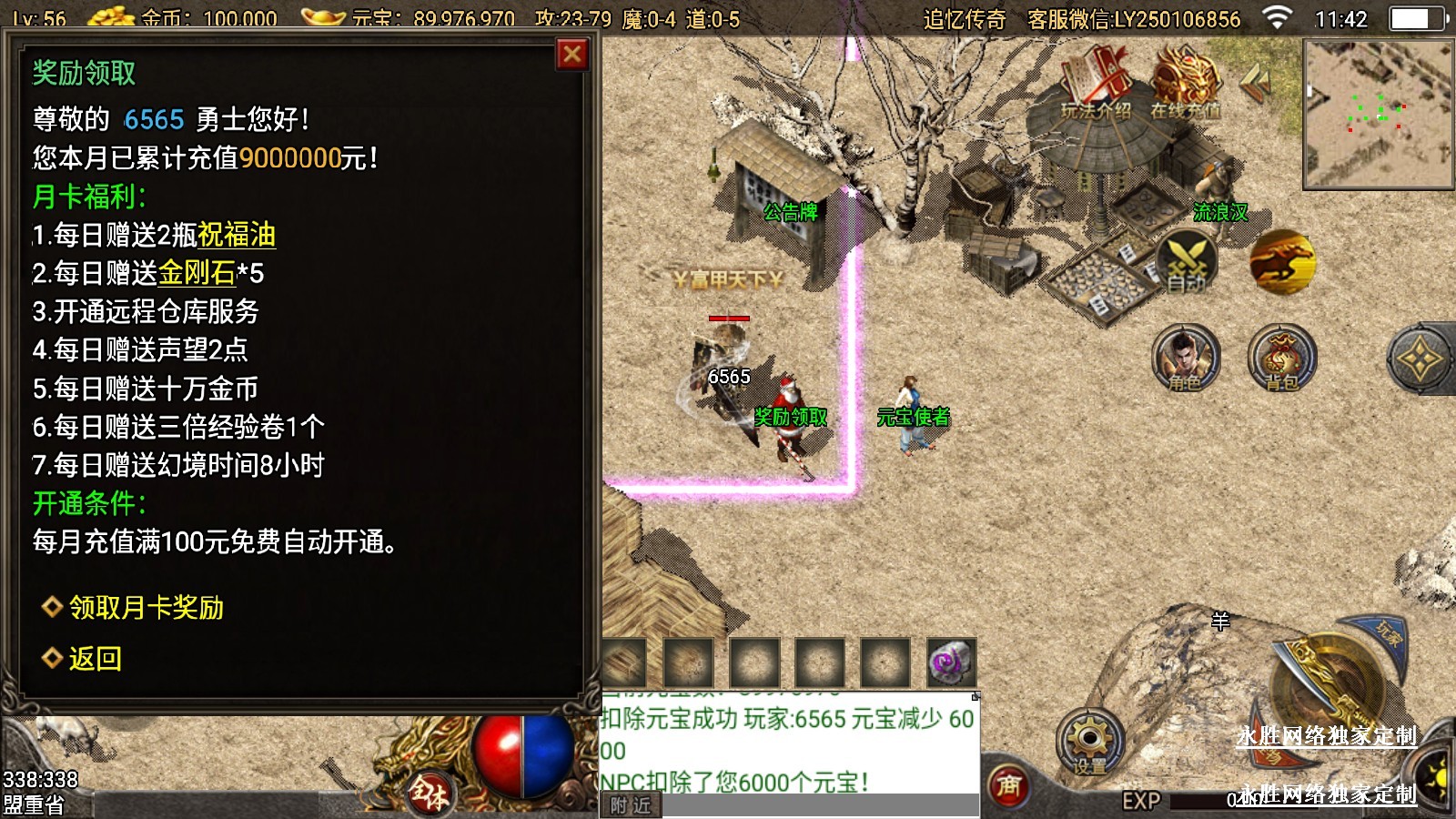Open the 祝福油 item link
This screenshot has height=819, width=1456.
237,235
